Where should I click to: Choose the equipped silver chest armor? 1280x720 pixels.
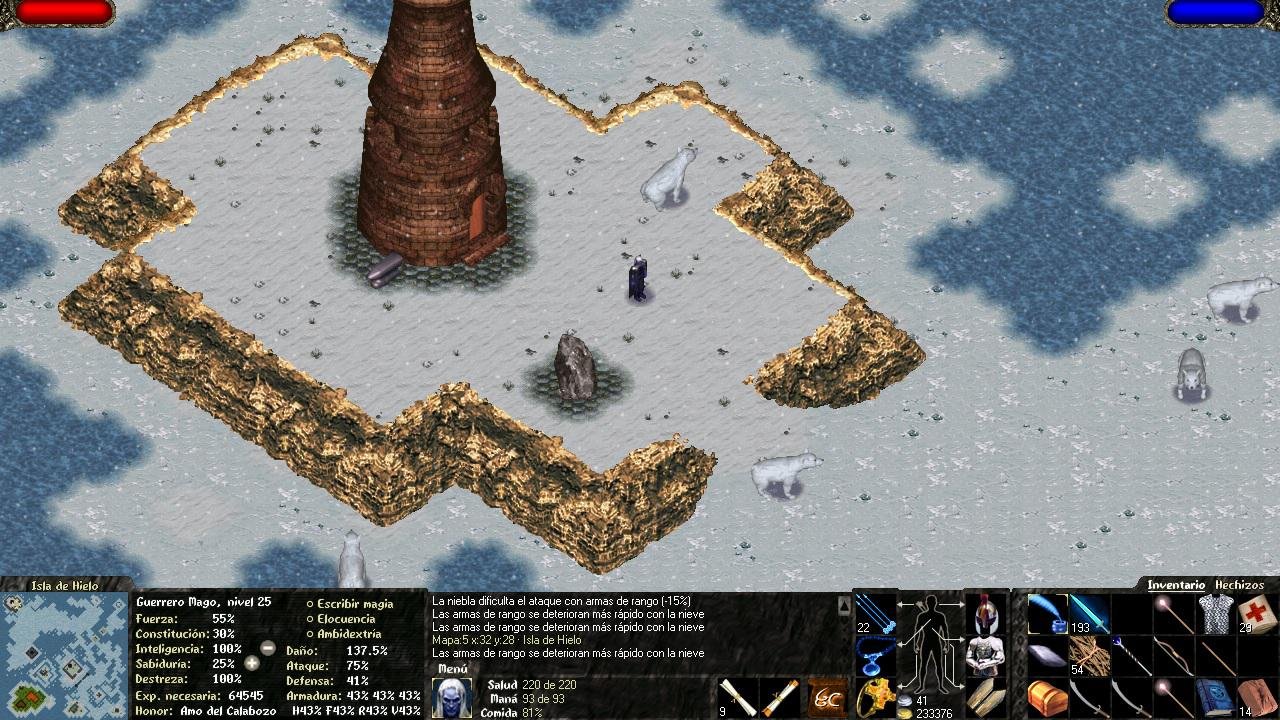click(x=986, y=655)
